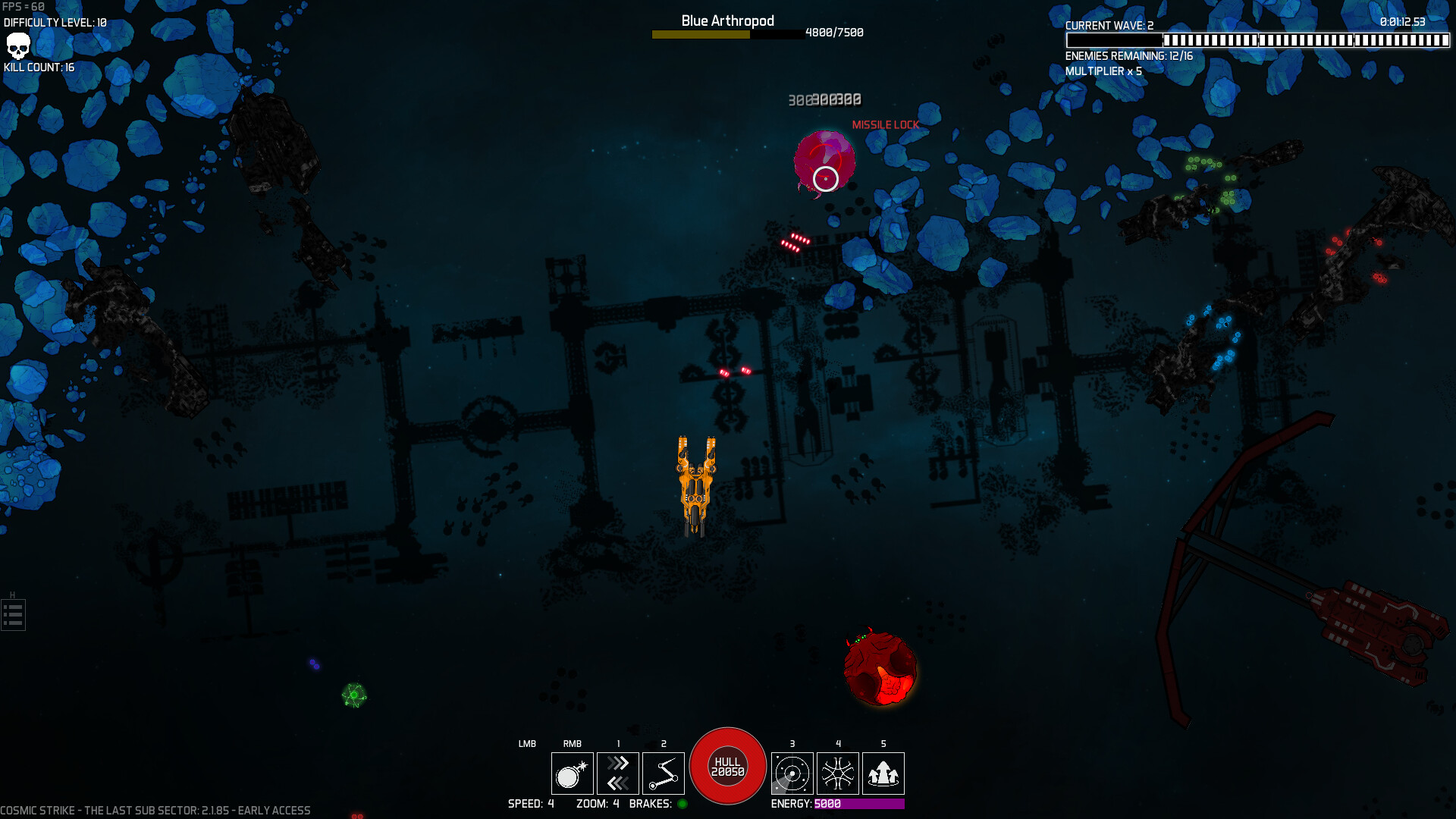Toggle the Missile Lock warning label
The height and width of the screenshot is (819, 1456).
884,124
